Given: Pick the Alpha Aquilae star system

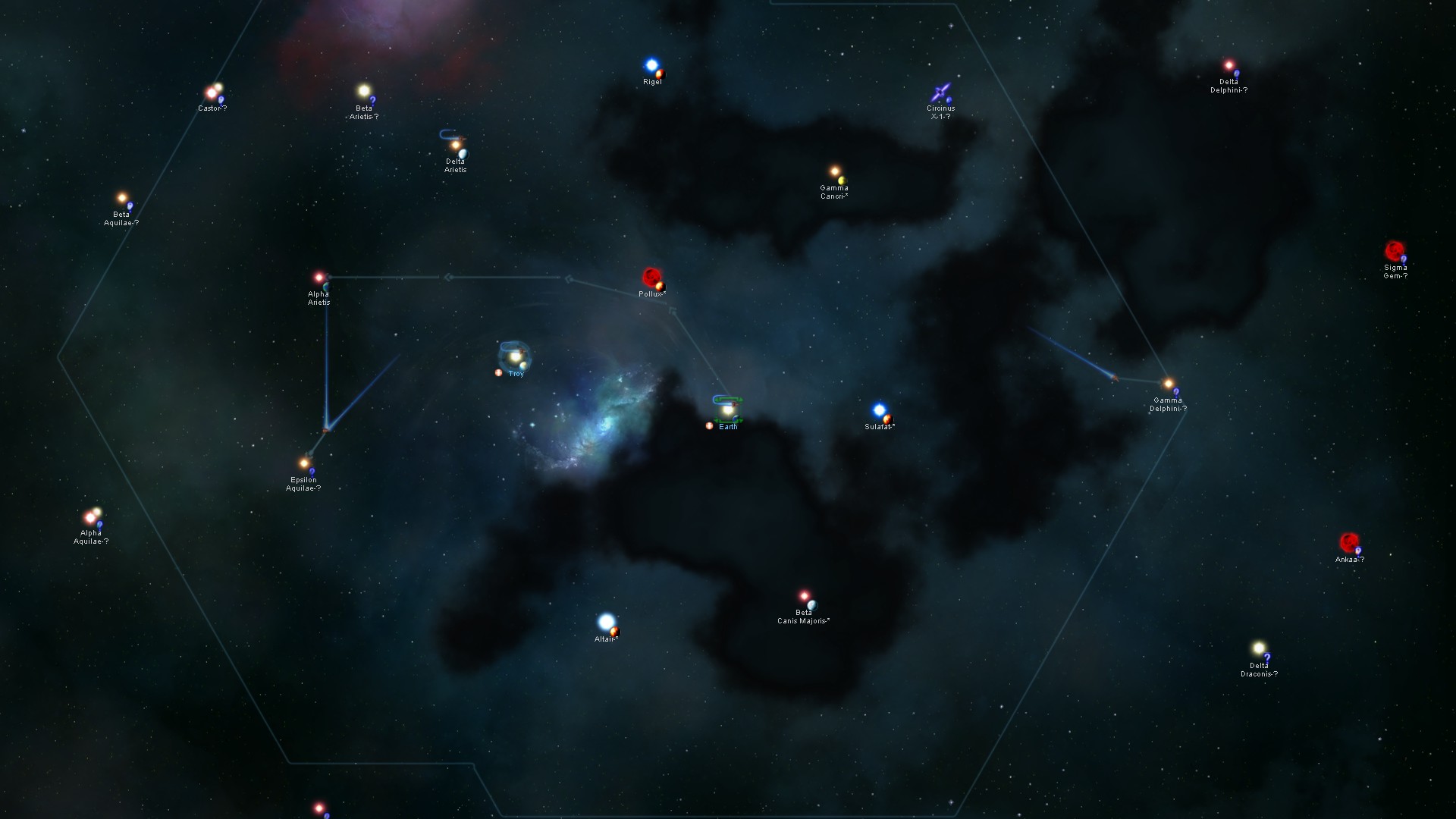Looking at the screenshot, I should [x=91, y=517].
